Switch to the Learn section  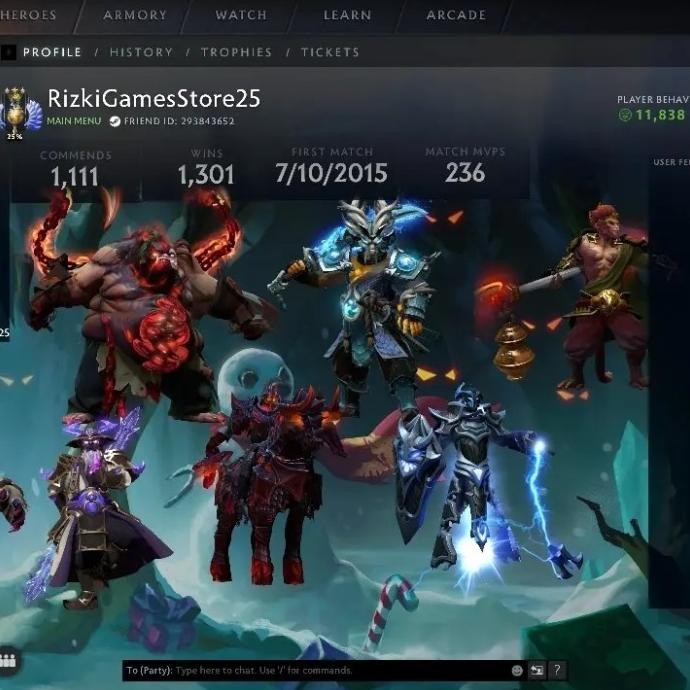tap(347, 15)
